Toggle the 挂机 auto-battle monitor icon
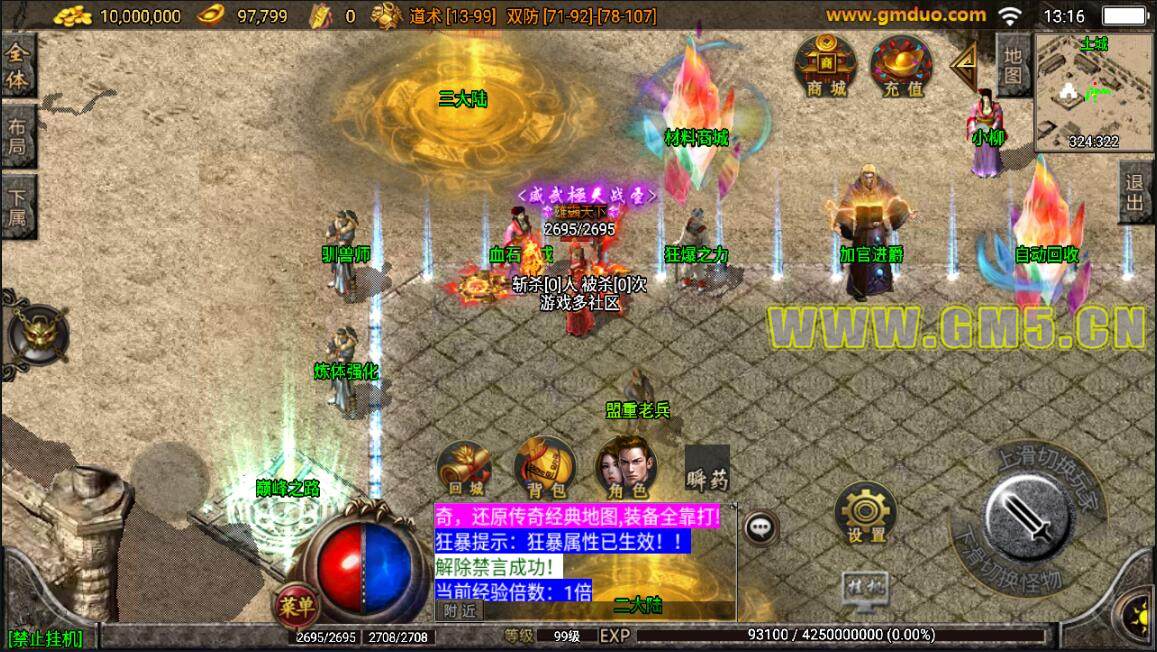The width and height of the screenshot is (1157, 652). pyautogui.click(x=863, y=586)
